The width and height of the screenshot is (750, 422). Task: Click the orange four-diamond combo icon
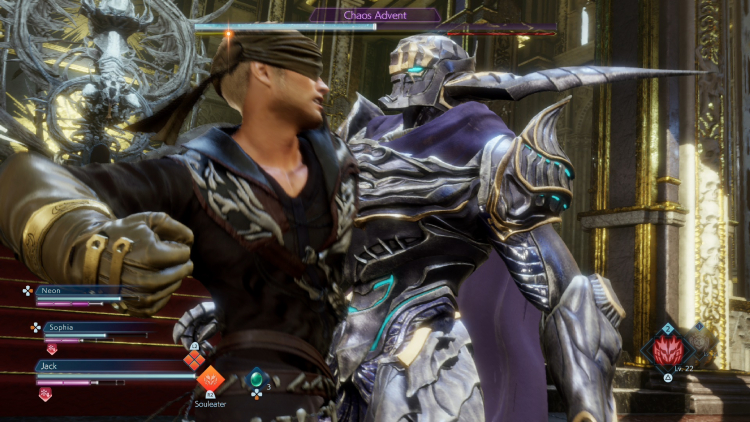point(194,360)
